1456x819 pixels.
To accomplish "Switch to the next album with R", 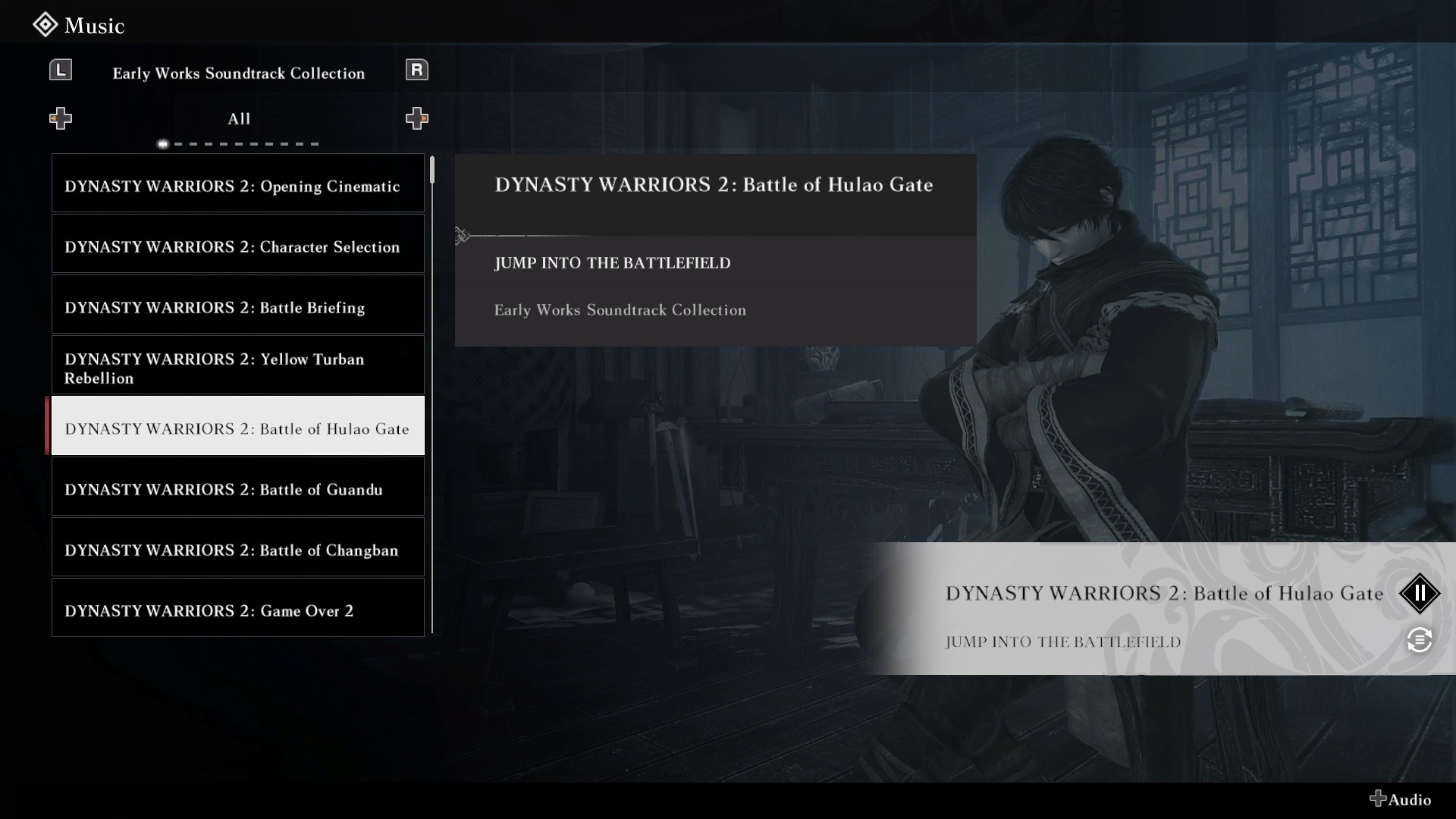I will tap(416, 69).
